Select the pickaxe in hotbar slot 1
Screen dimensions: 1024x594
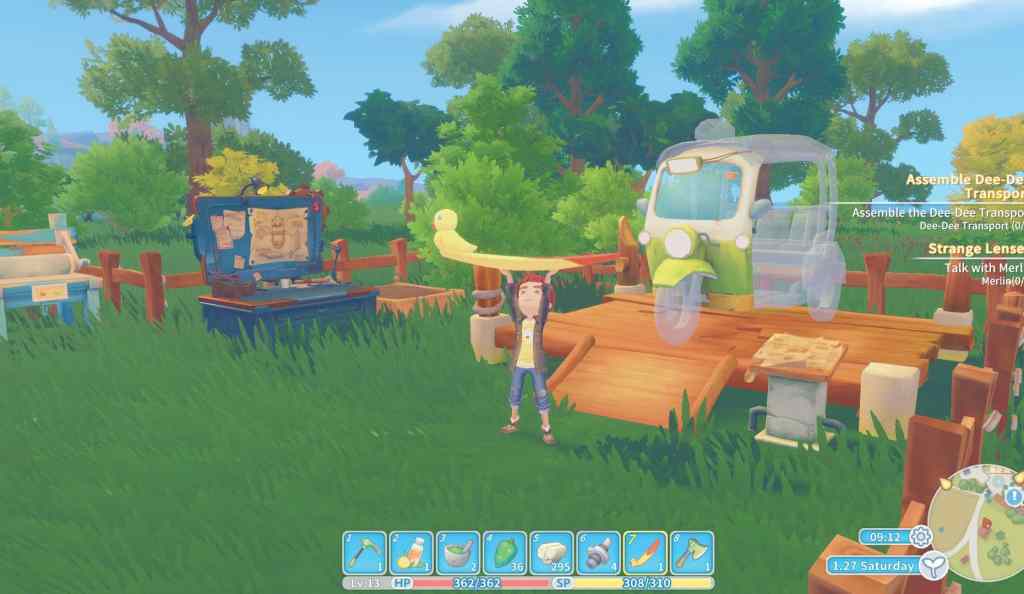pos(365,552)
